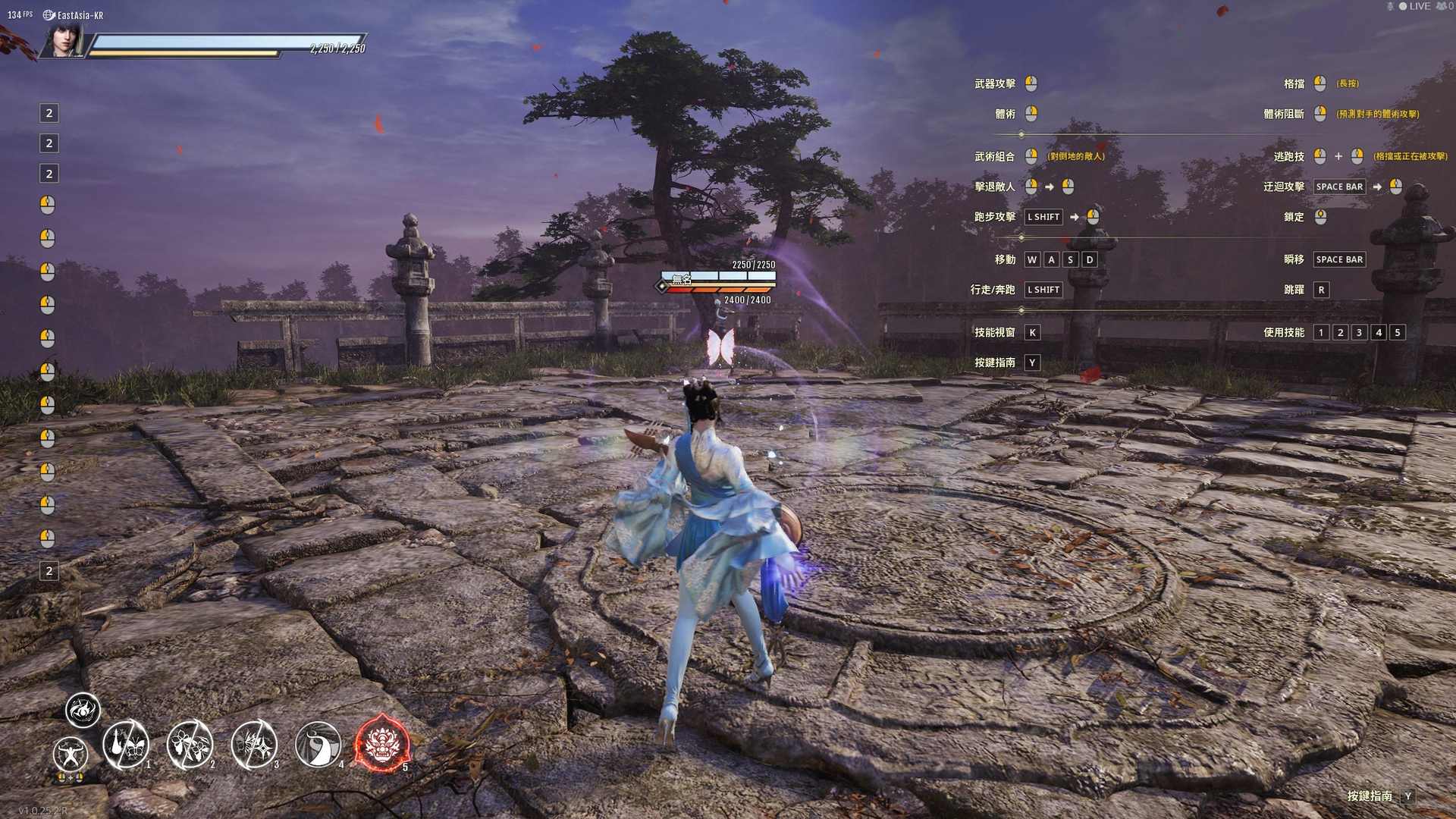
Task: Use the escape pose ability icon
Action: pyautogui.click(x=71, y=755)
